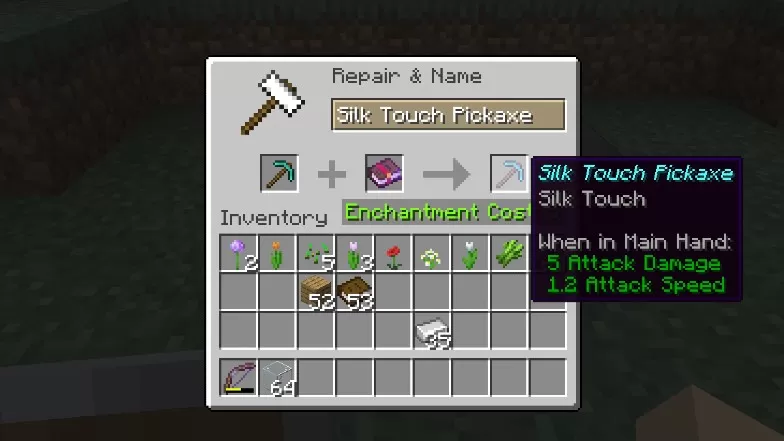
Task: Pick the orange tulip slot
Action: tap(278, 254)
